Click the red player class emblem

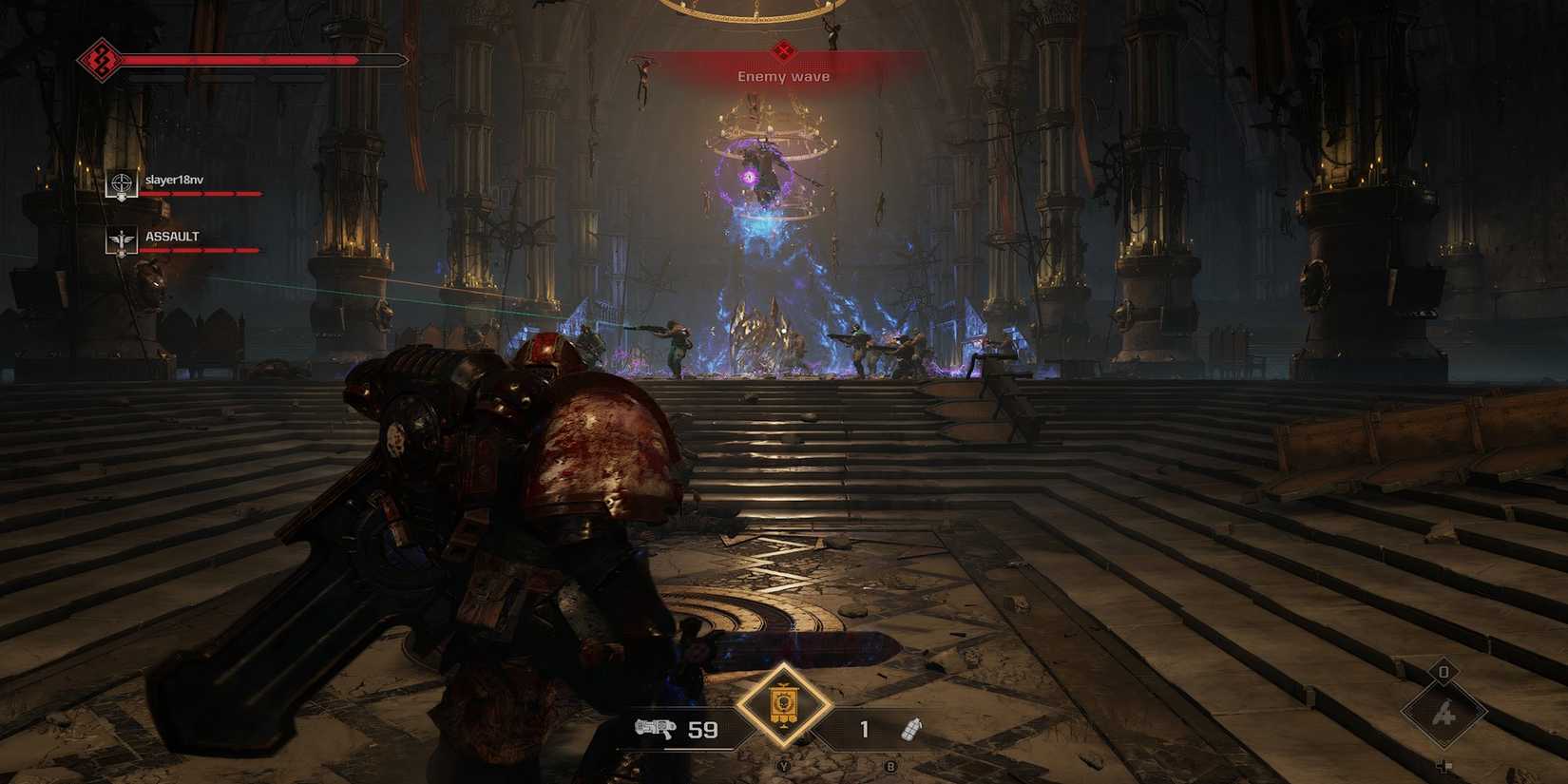tap(101, 61)
